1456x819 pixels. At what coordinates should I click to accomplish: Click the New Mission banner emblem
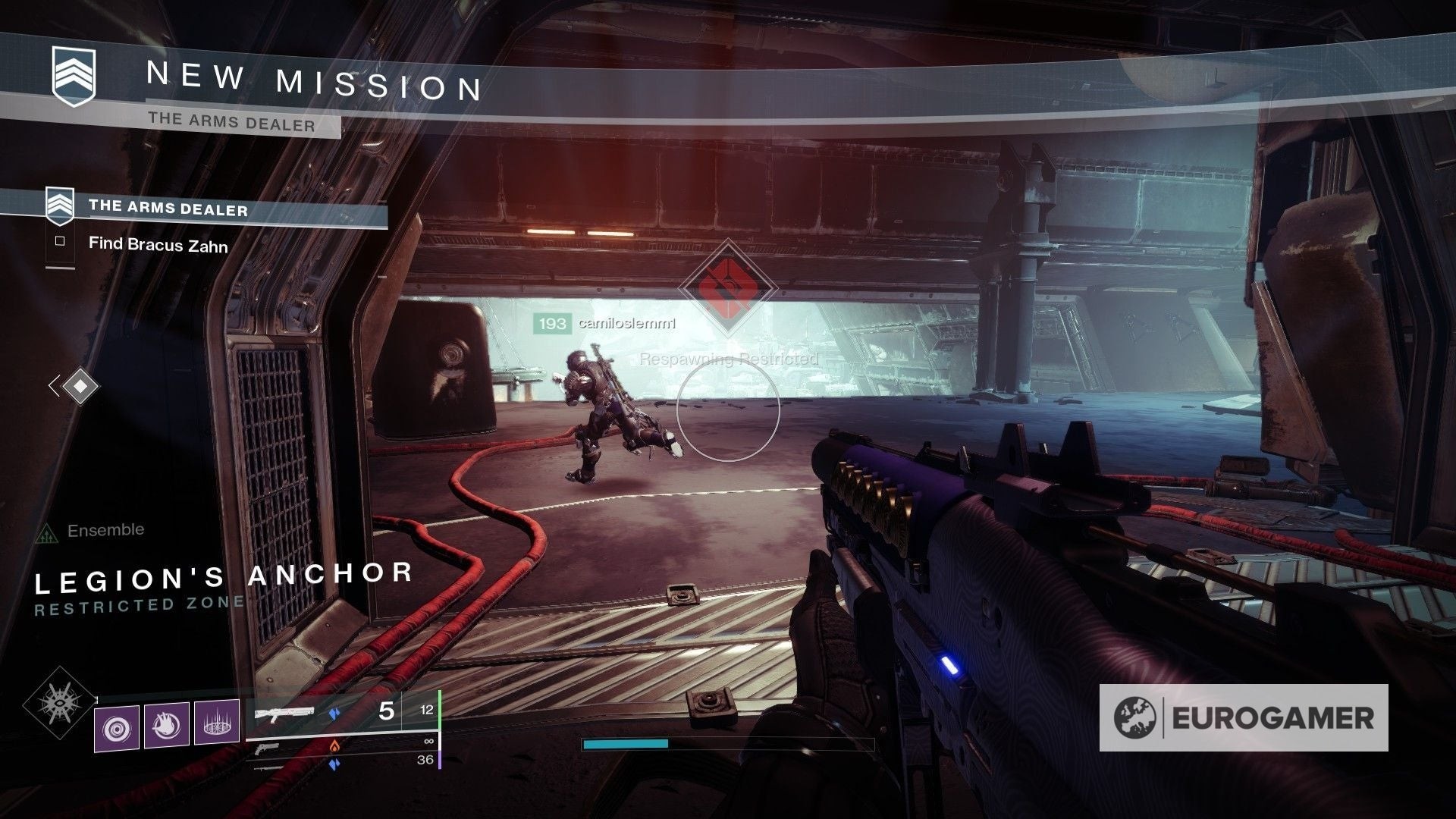coord(74,76)
